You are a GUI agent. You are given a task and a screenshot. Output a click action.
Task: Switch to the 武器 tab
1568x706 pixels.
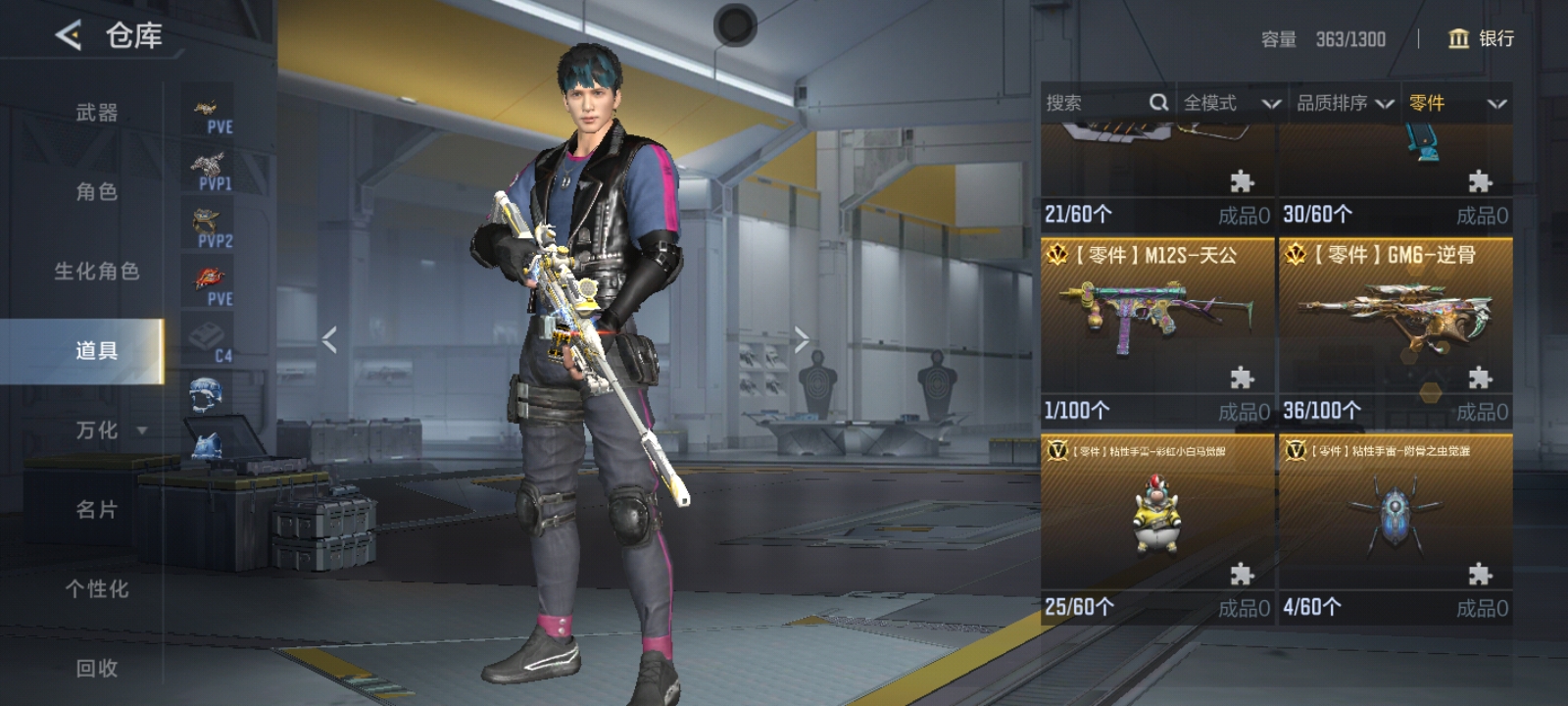click(x=97, y=113)
